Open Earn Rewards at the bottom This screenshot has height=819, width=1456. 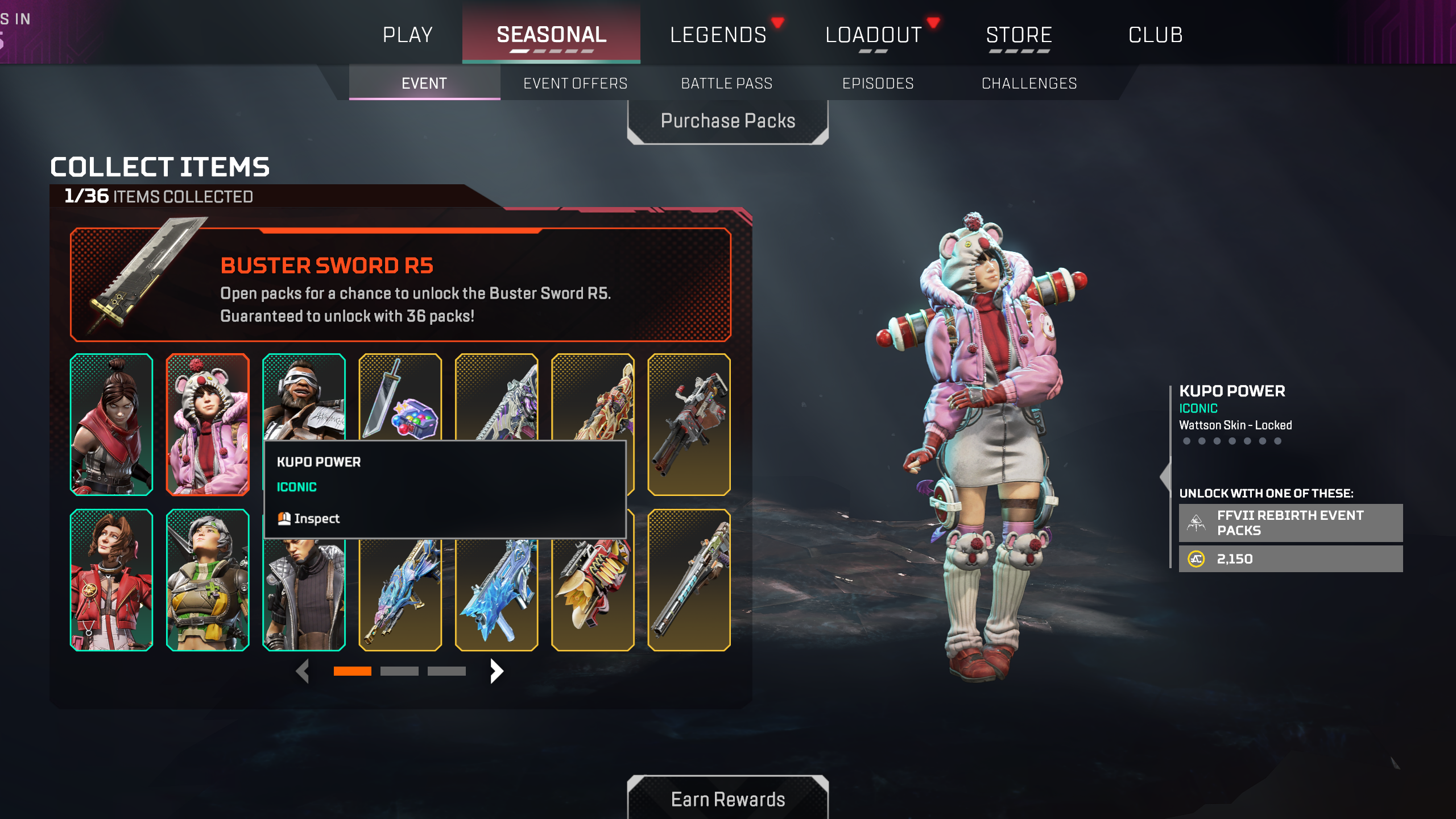pyautogui.click(x=727, y=799)
